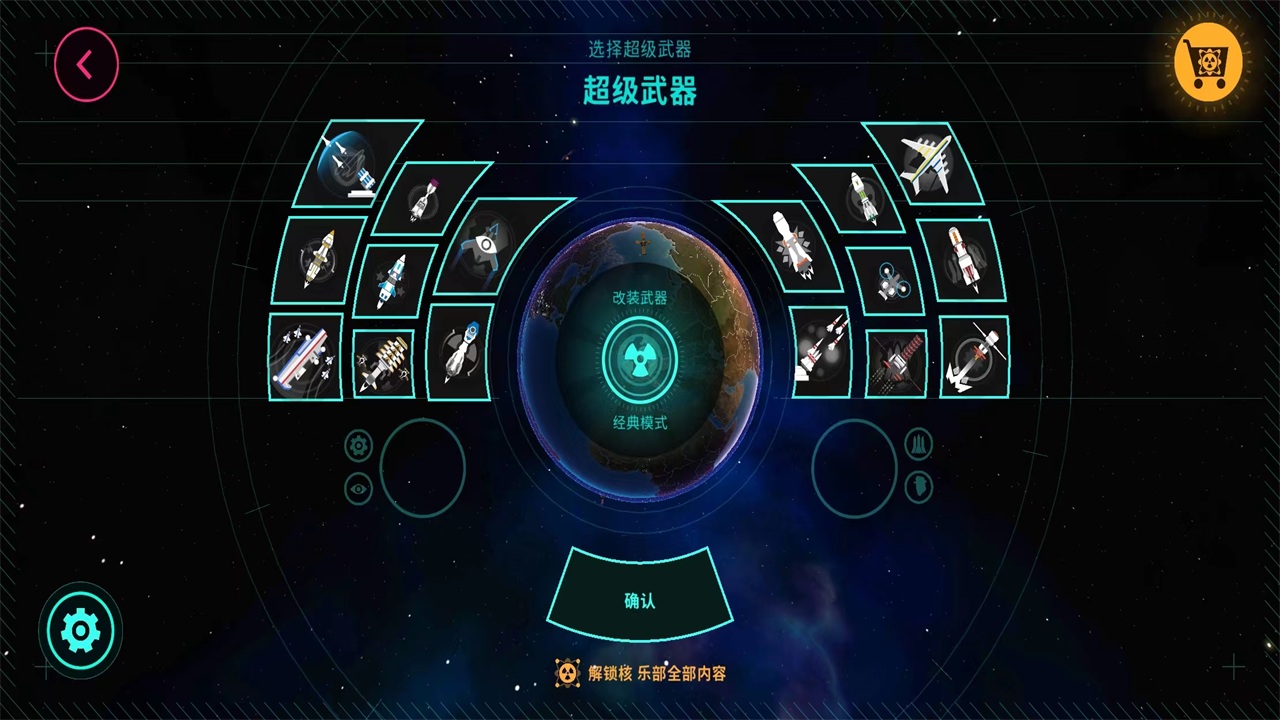The width and height of the screenshot is (1280, 720).
Task: Toggle the small eye icon beside left slot
Action: pyautogui.click(x=358, y=488)
